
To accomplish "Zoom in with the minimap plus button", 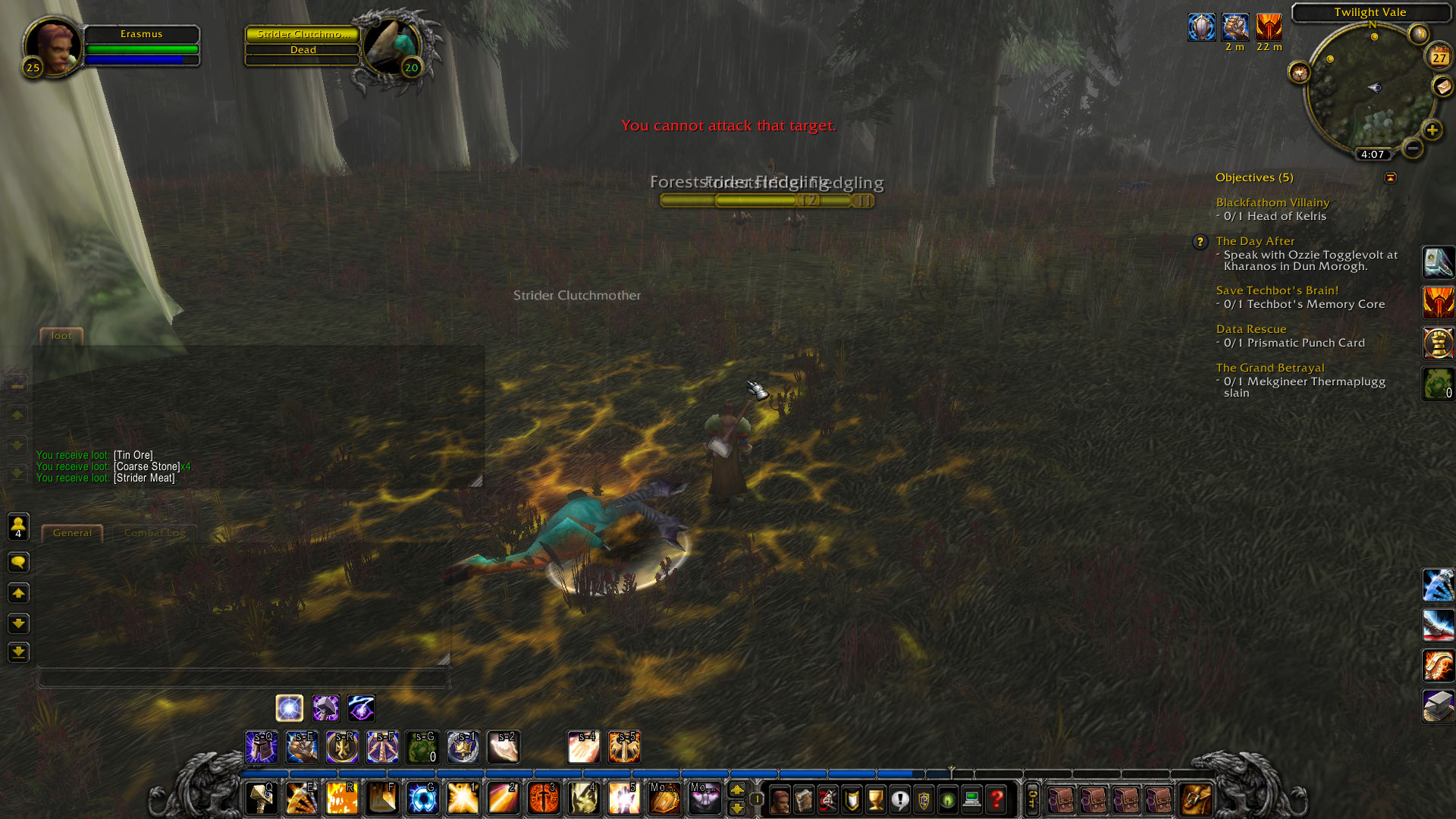I will coord(1432,128).
